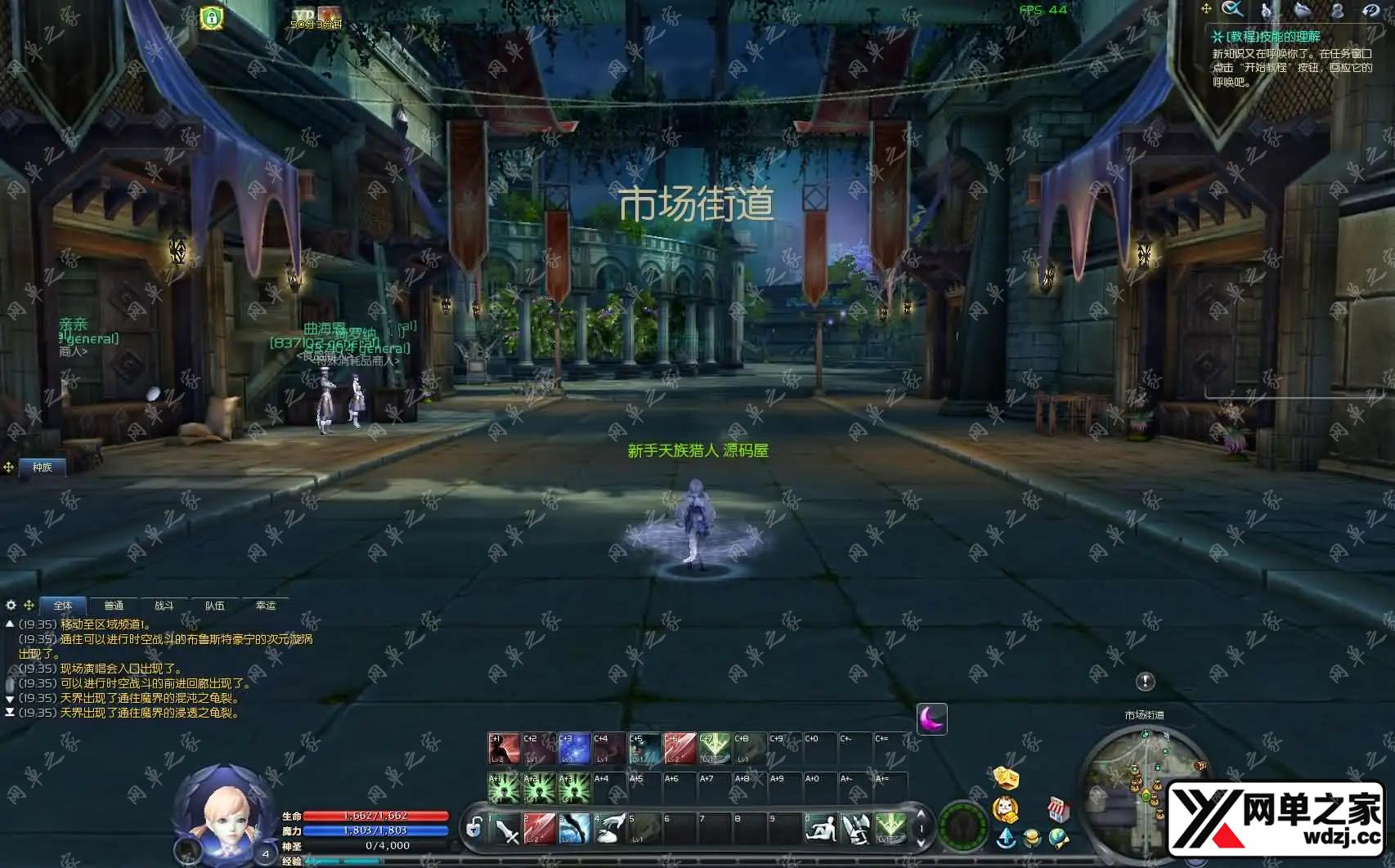Viewport: 1395px width, 868px height.
Task: Activate the sitting rest skill in slot 0
Action: (820, 829)
